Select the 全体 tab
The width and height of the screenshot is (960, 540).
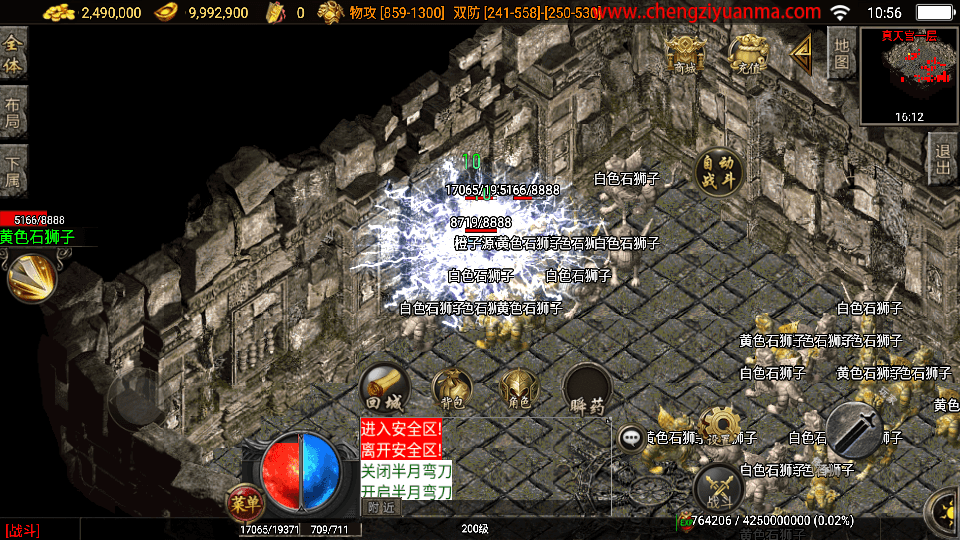click(13, 54)
